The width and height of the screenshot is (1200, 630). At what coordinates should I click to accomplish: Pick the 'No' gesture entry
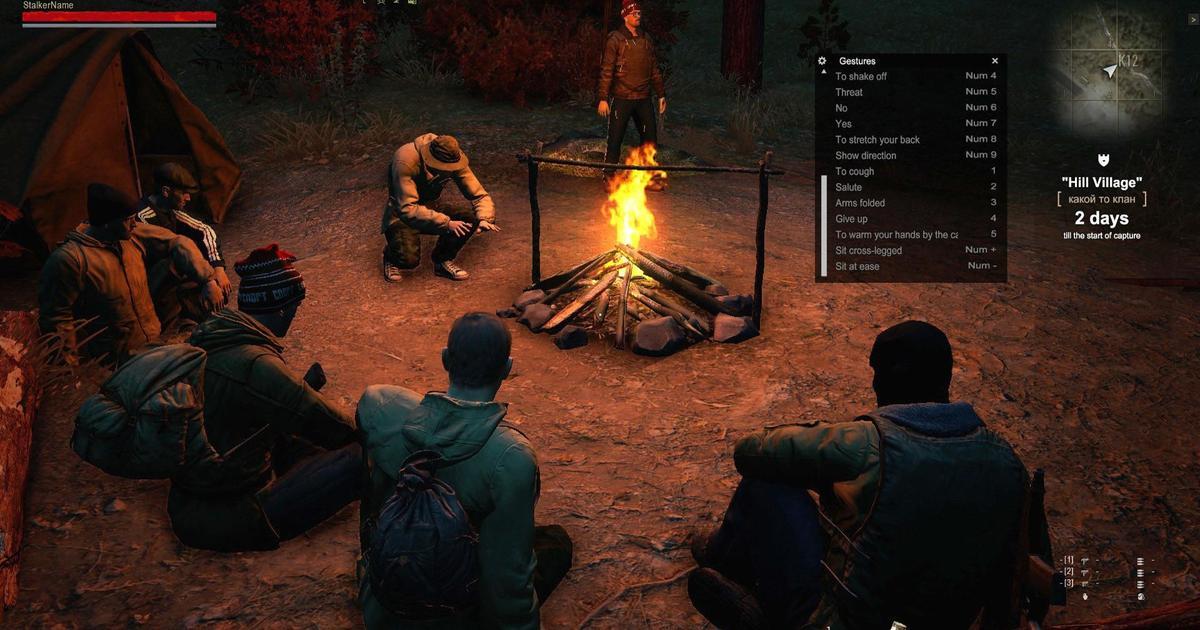pyautogui.click(x=842, y=108)
